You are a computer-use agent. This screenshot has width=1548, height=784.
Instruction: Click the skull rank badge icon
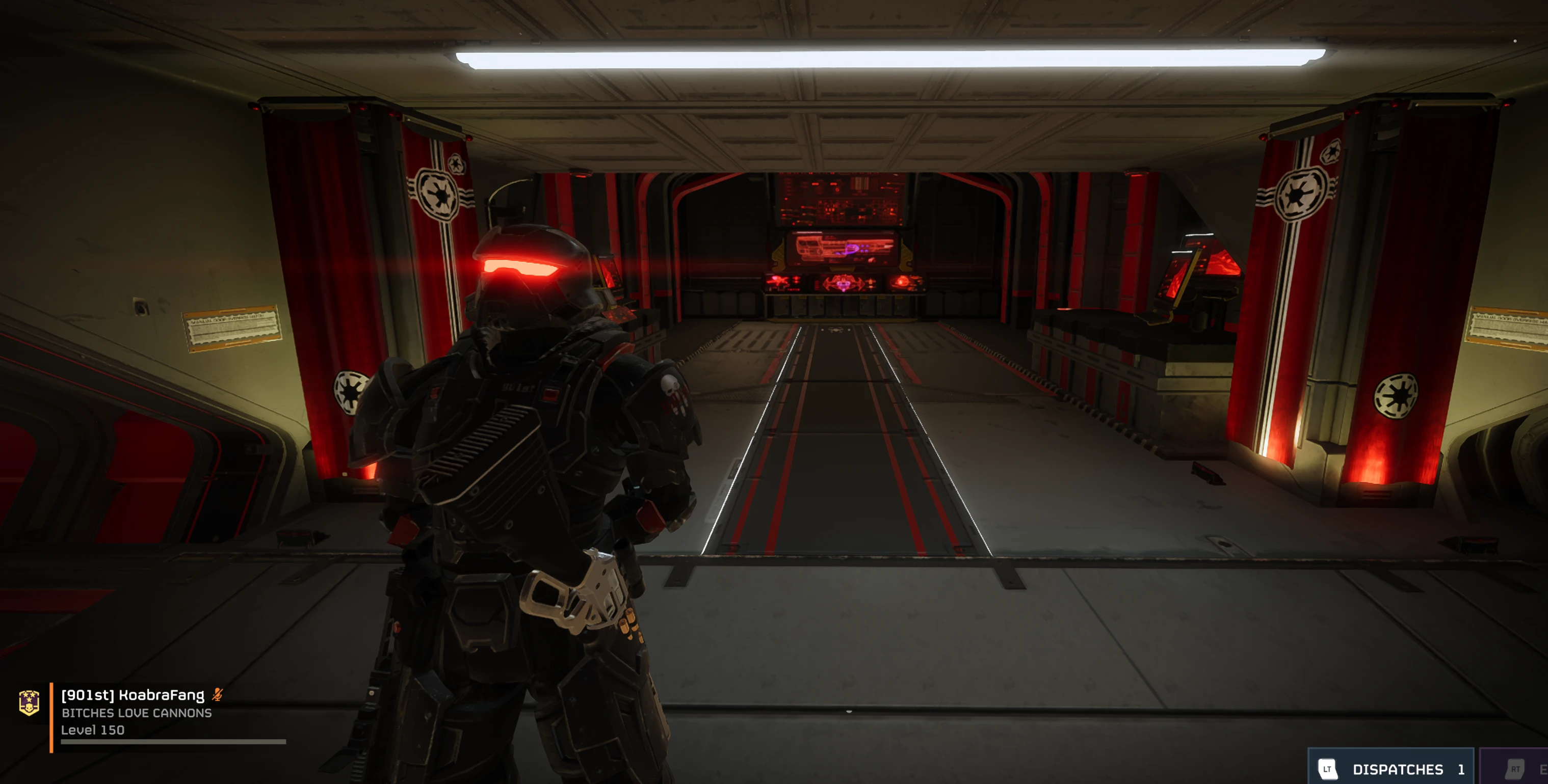29,702
